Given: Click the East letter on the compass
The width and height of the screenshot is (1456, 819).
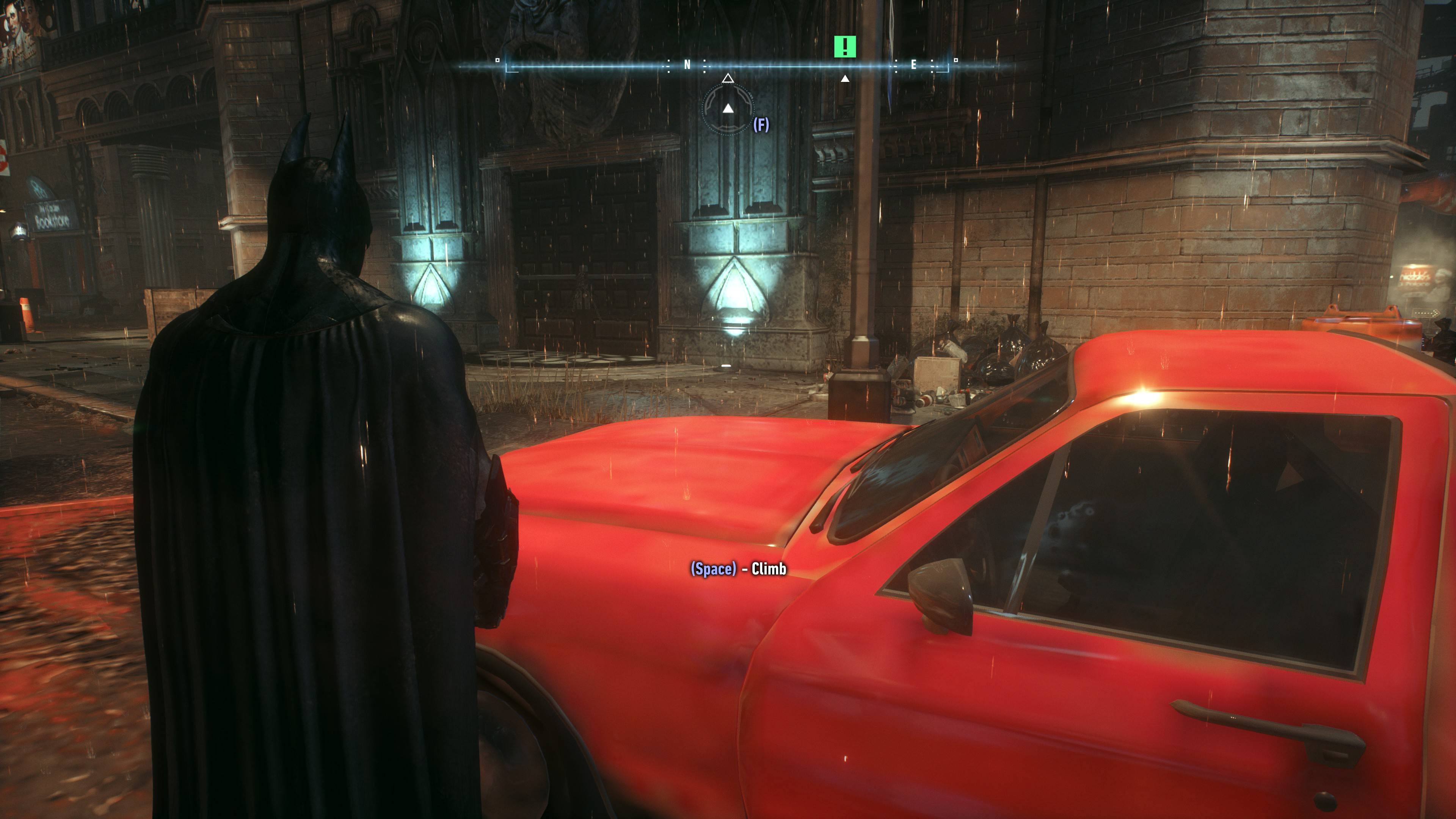Looking at the screenshot, I should (x=913, y=65).
